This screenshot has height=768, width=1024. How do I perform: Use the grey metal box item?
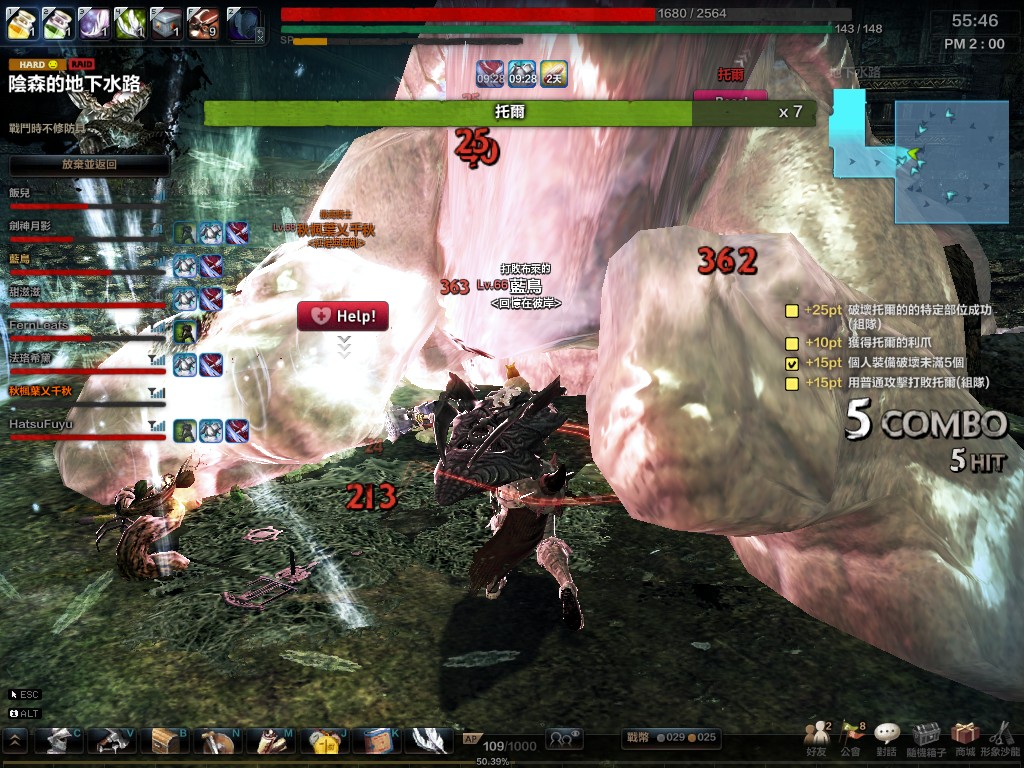(166, 22)
